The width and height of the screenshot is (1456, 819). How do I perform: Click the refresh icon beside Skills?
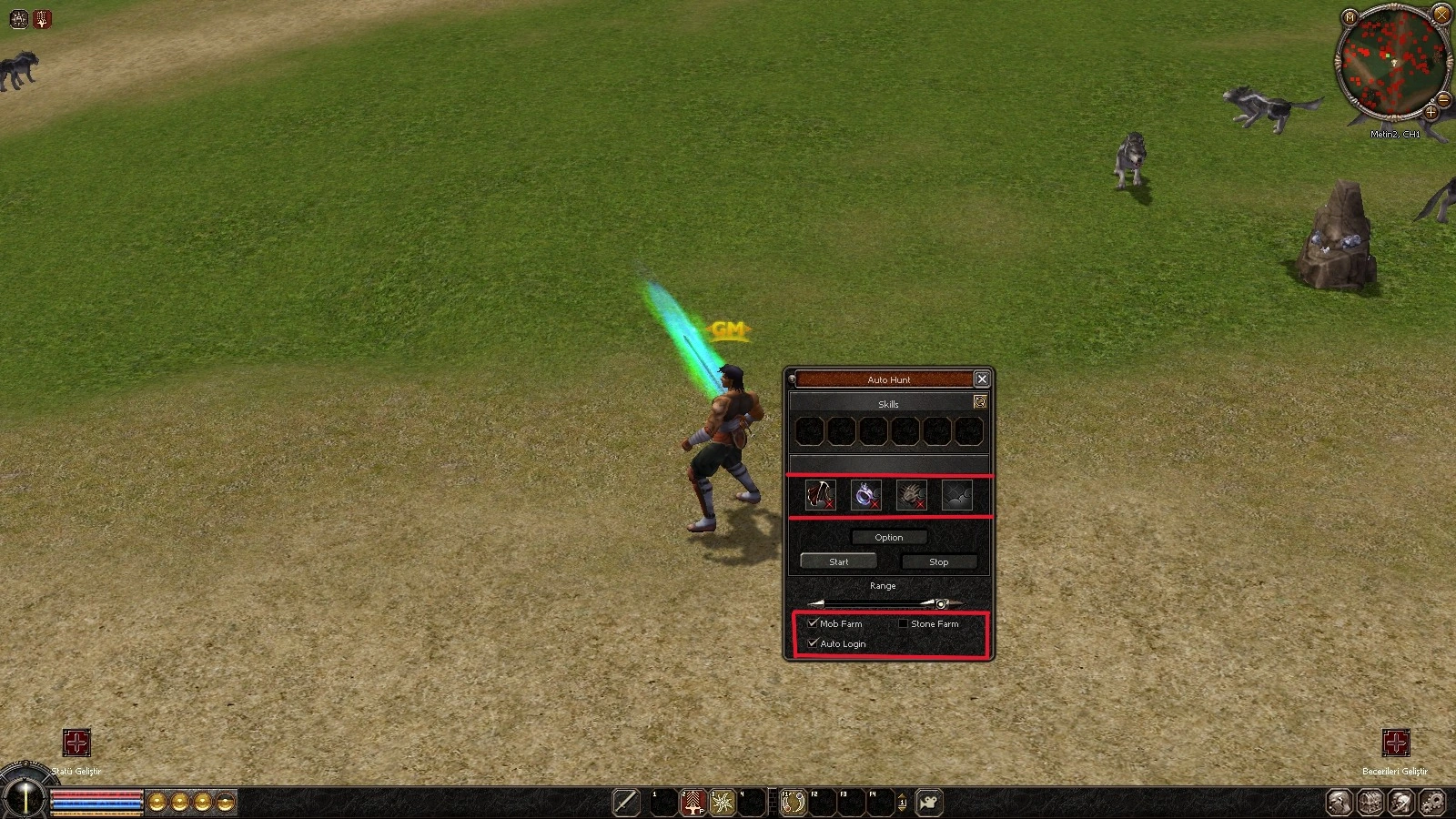pos(980,401)
